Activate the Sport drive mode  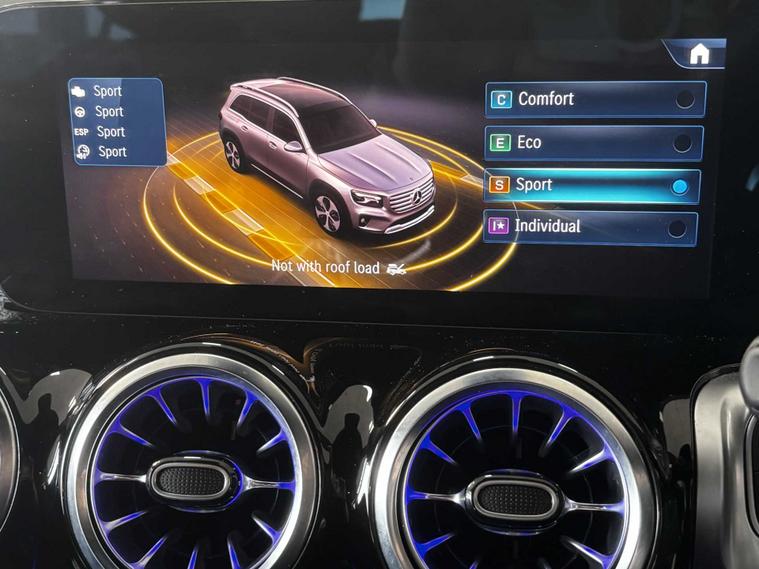click(591, 186)
